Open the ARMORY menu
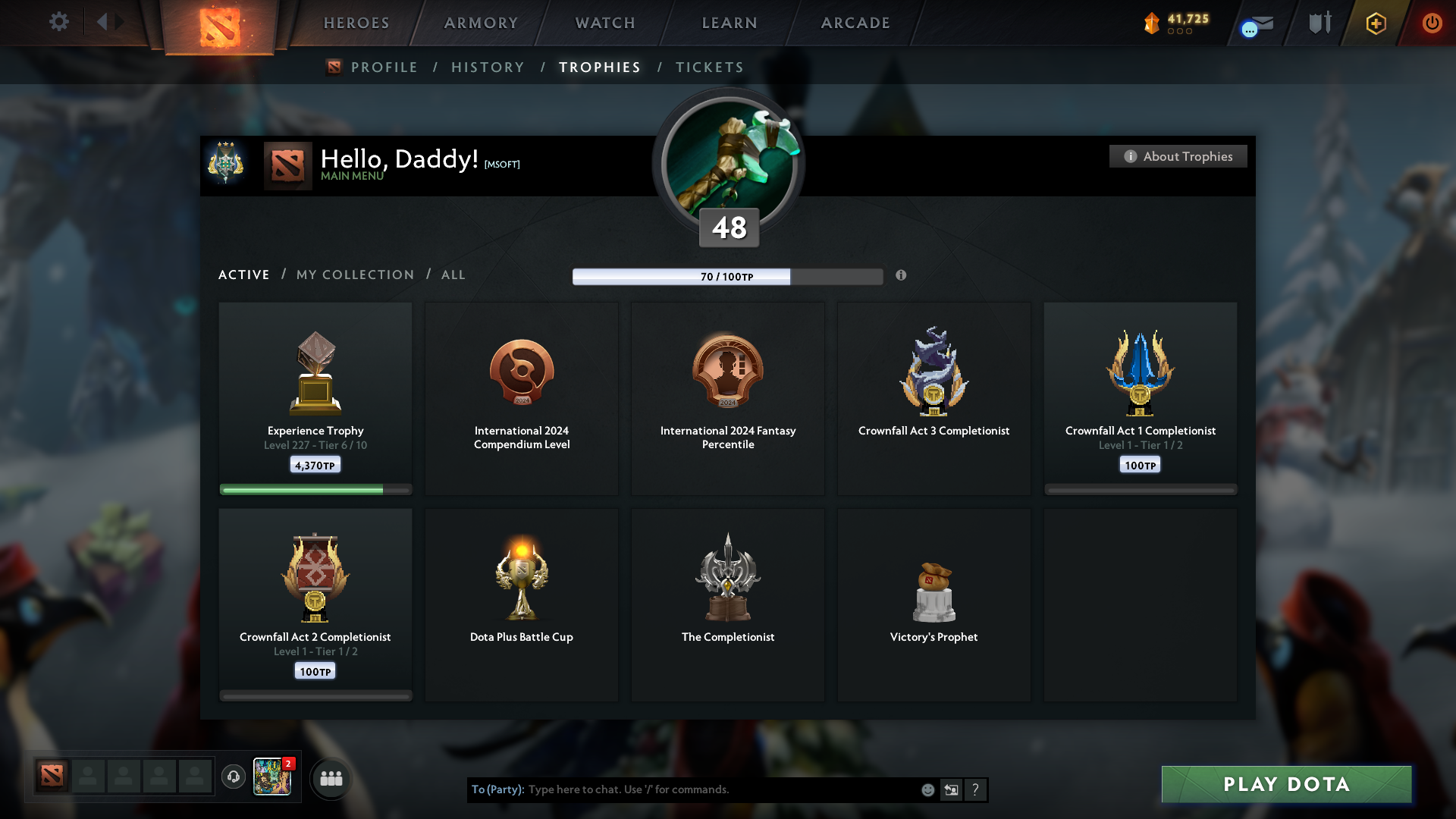The width and height of the screenshot is (1456, 819). pyautogui.click(x=480, y=23)
